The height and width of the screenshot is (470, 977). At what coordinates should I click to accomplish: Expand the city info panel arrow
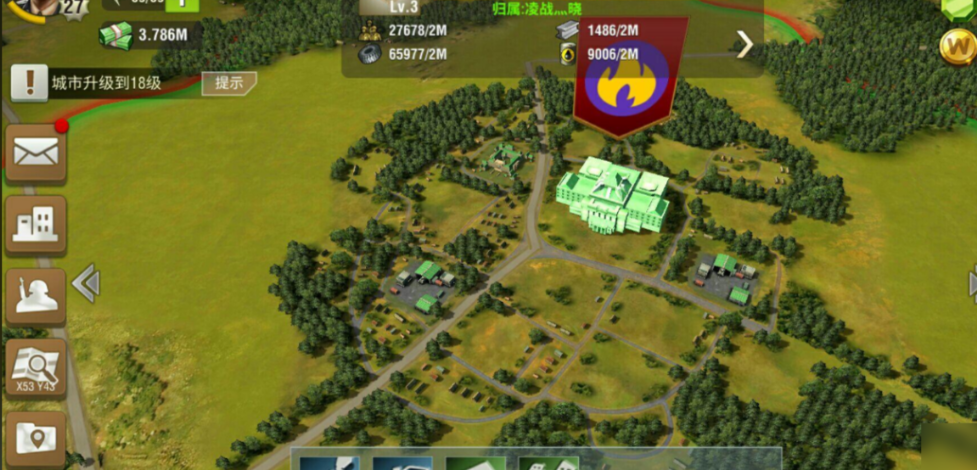[x=745, y=45]
